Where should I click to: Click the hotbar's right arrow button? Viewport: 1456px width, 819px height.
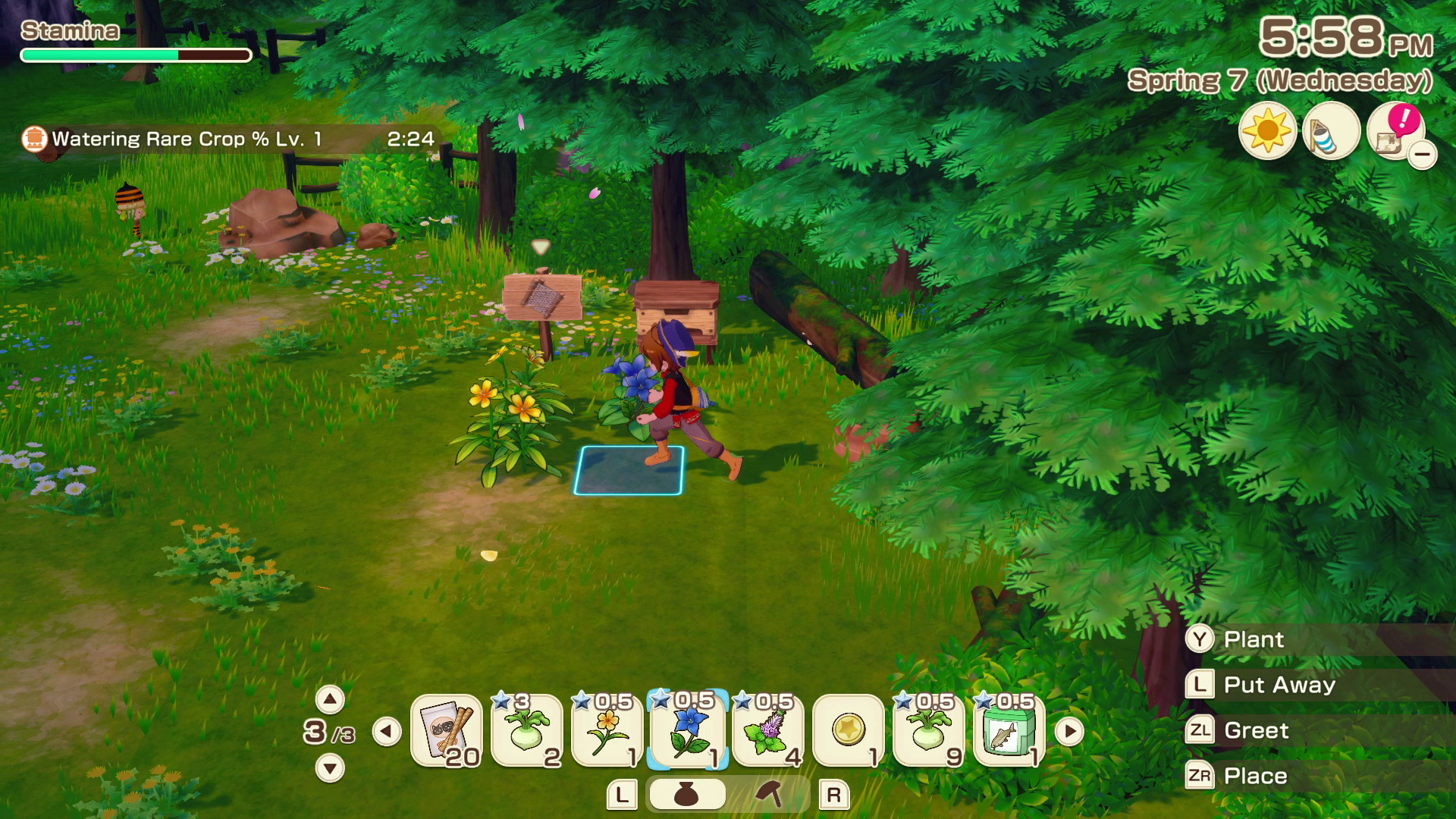pyautogui.click(x=1069, y=732)
